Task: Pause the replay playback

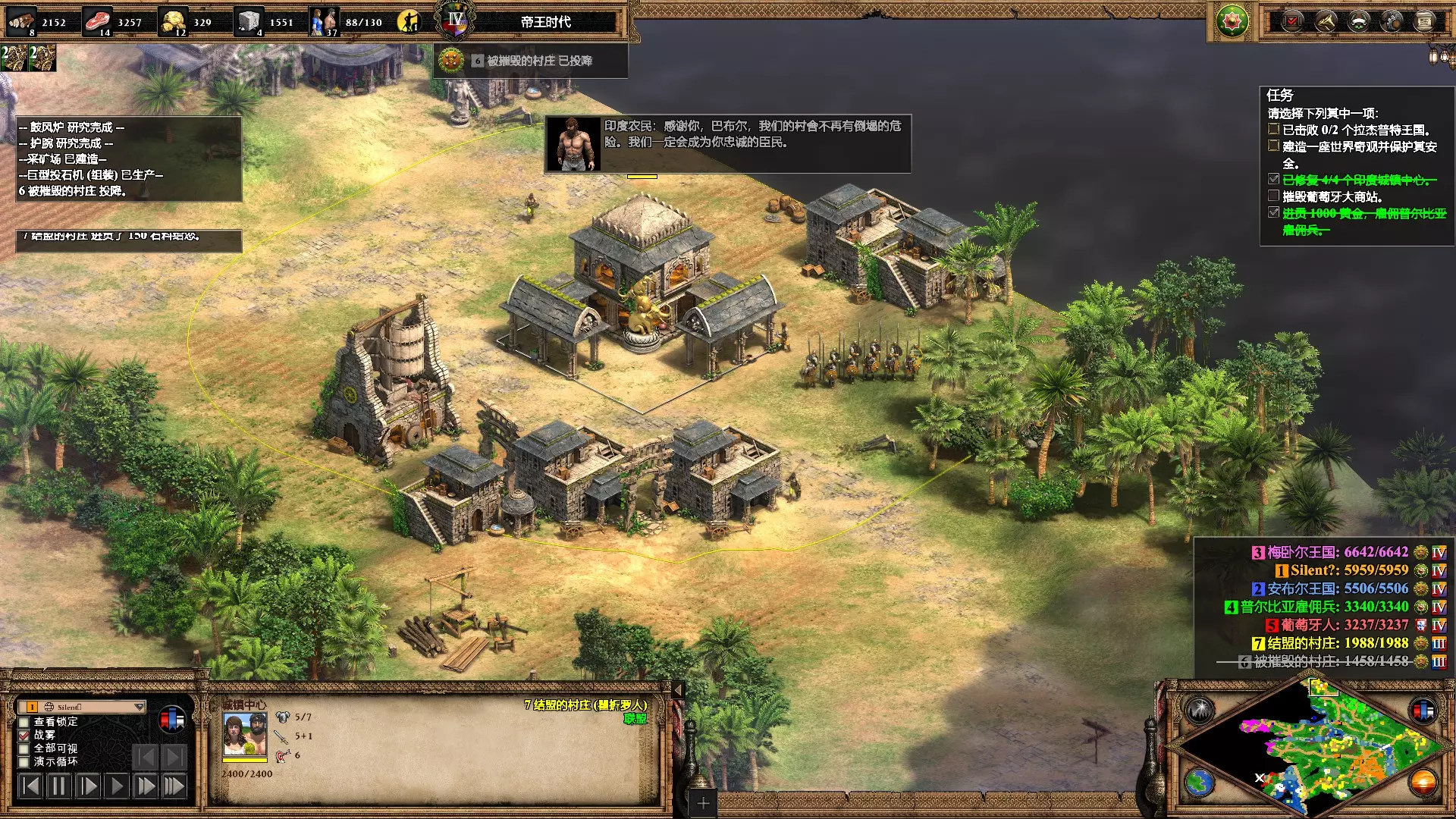Action: pyautogui.click(x=58, y=786)
